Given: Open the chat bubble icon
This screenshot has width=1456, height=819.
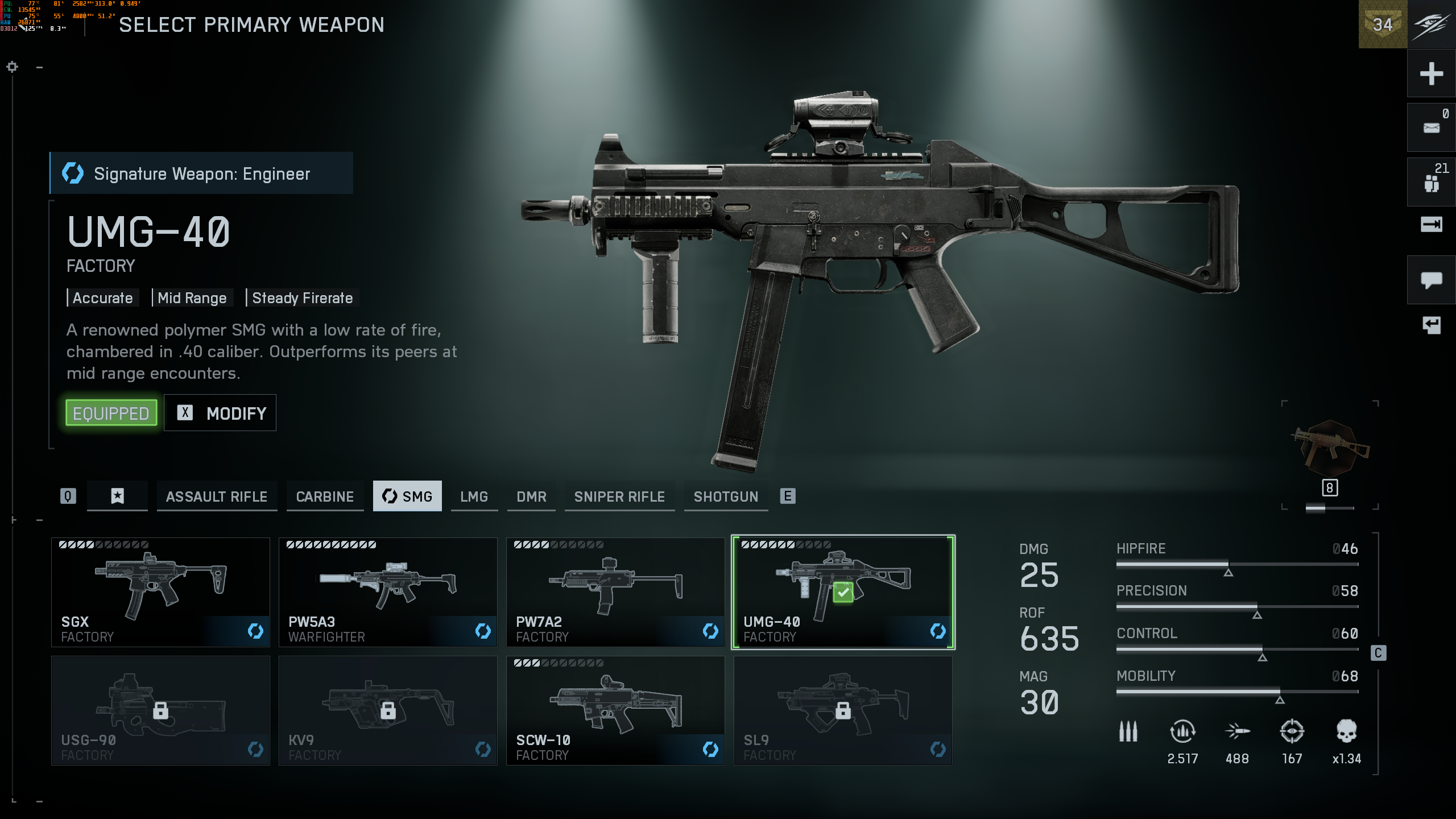Looking at the screenshot, I should [x=1431, y=280].
